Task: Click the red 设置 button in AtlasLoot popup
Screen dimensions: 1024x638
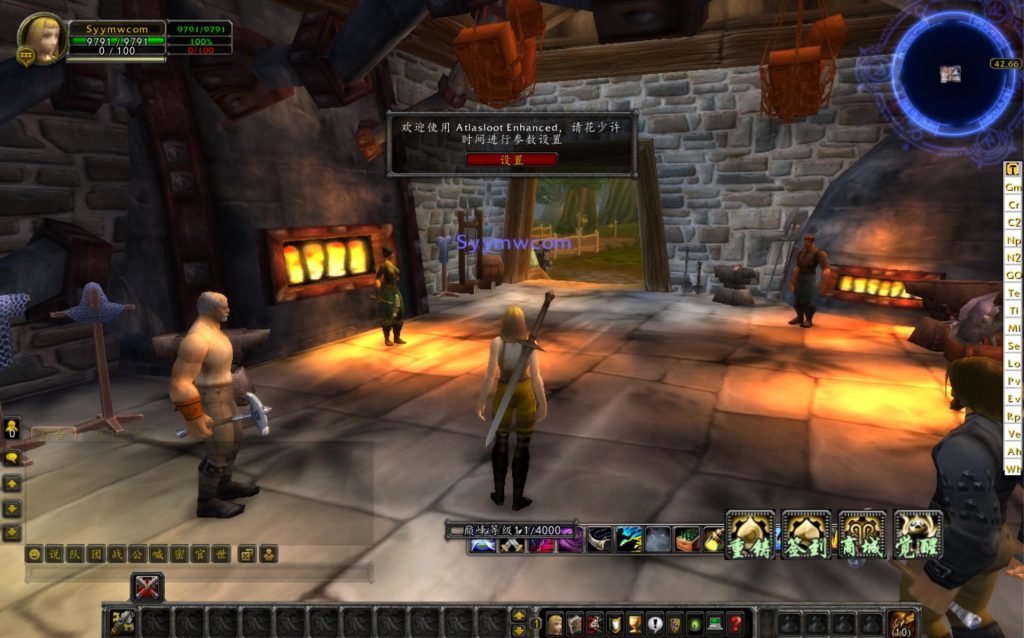Action: (511, 159)
